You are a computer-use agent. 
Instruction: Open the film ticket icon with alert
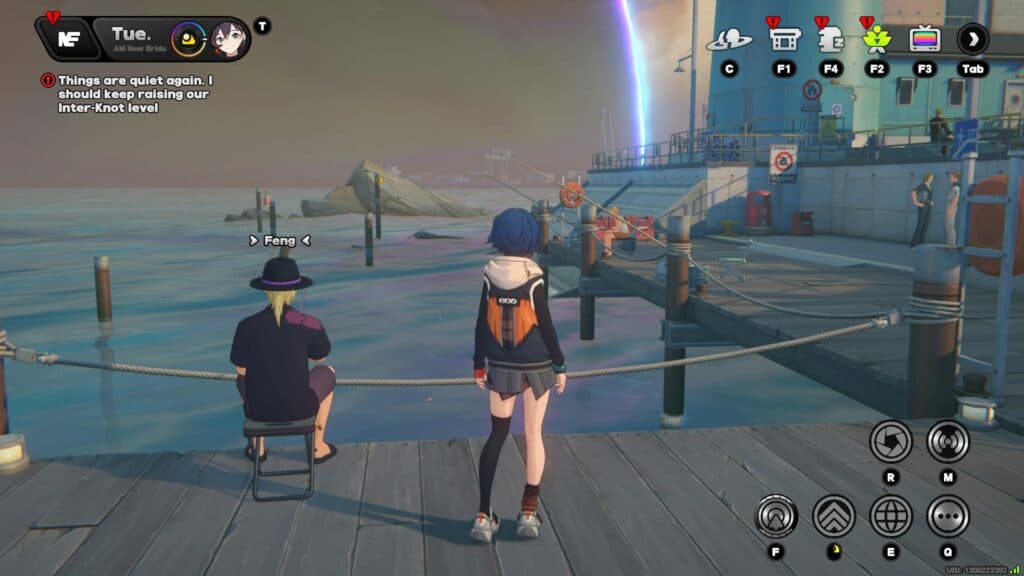point(783,40)
